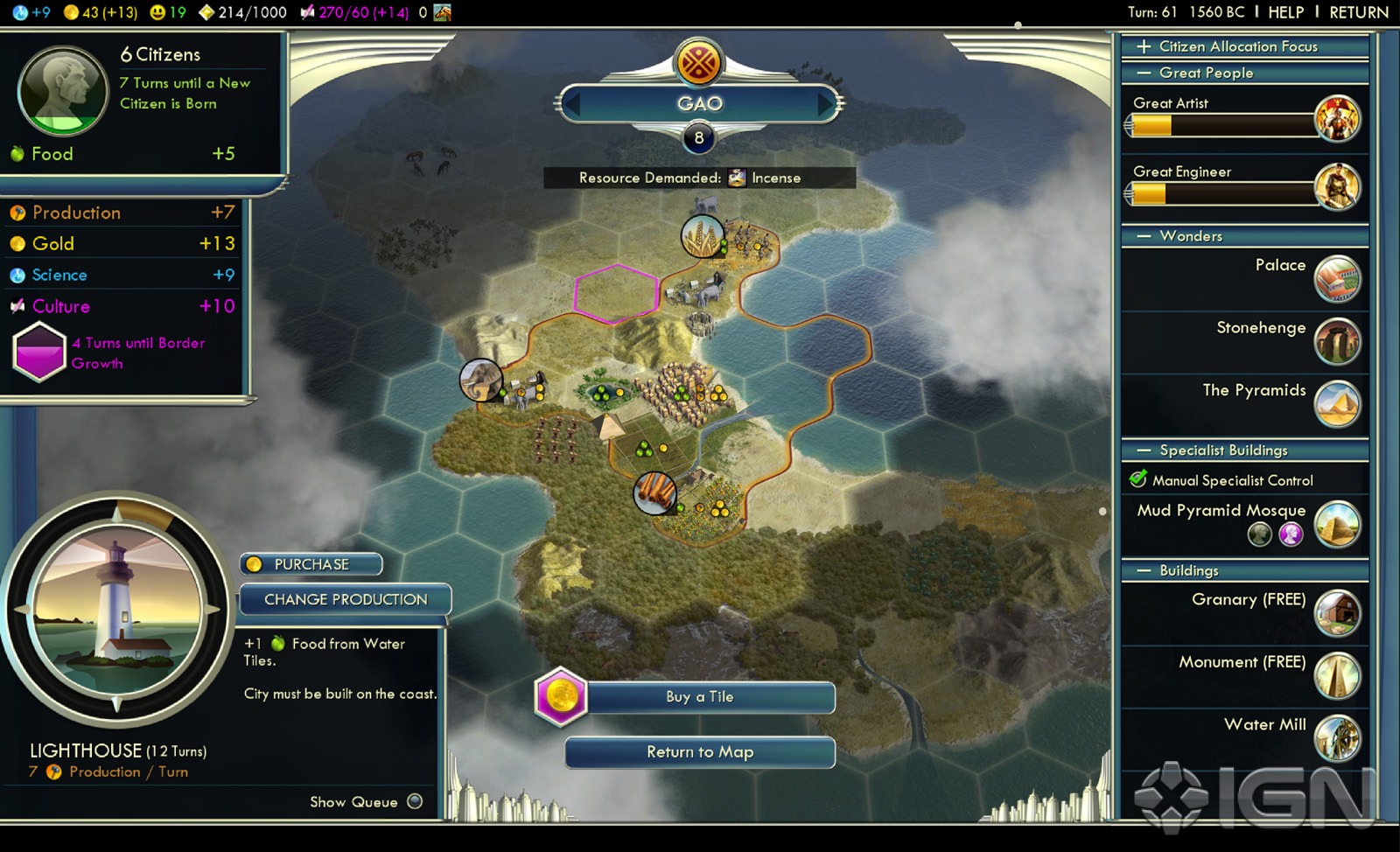Collapse the Specialist Buildings section

tap(1143, 450)
